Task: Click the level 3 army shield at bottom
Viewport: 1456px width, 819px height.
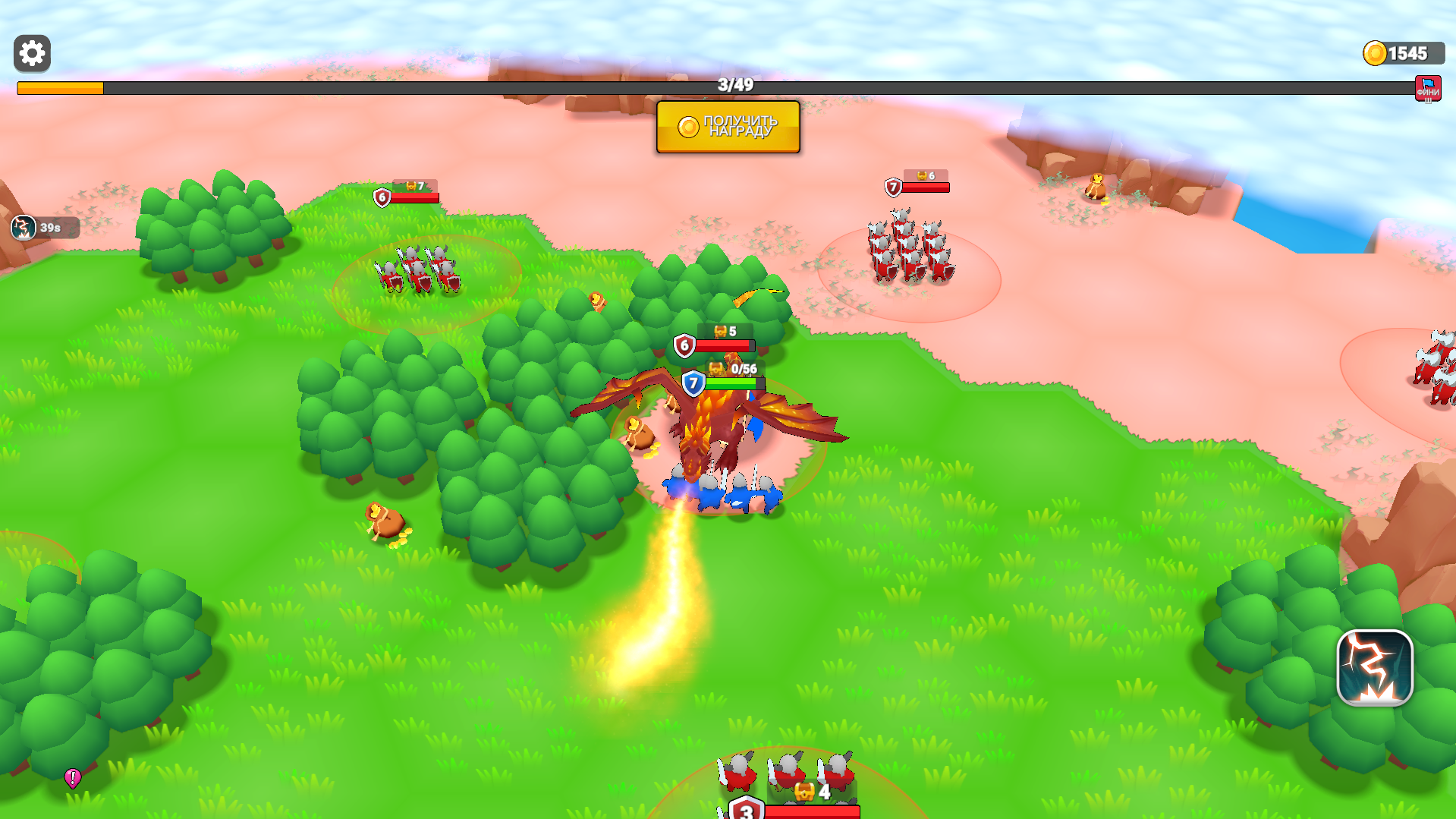Action: (745, 811)
